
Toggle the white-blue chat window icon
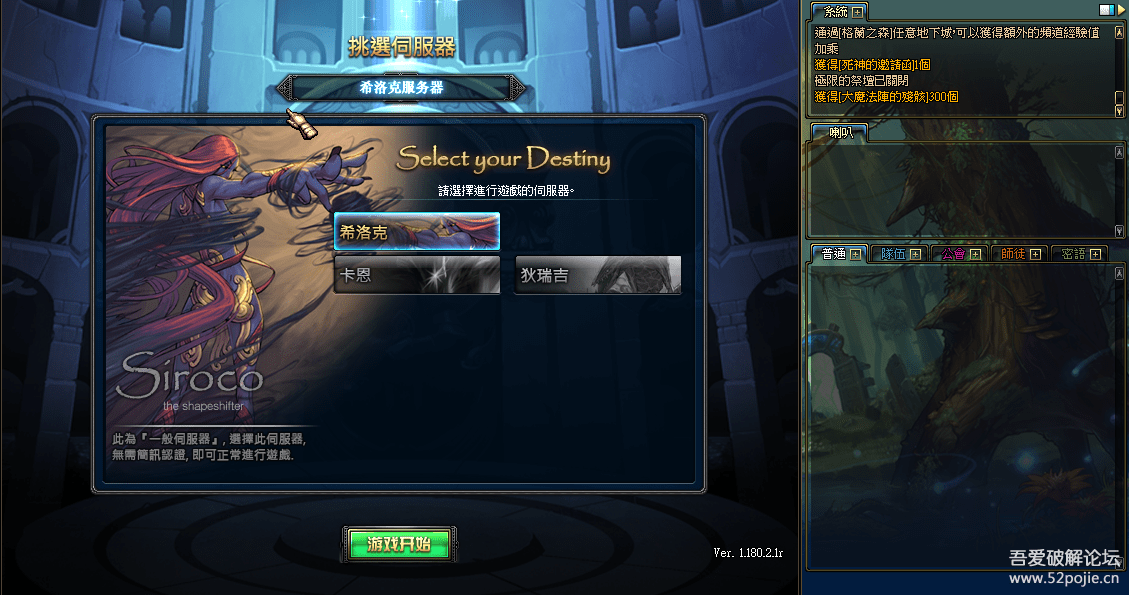coord(1106,9)
